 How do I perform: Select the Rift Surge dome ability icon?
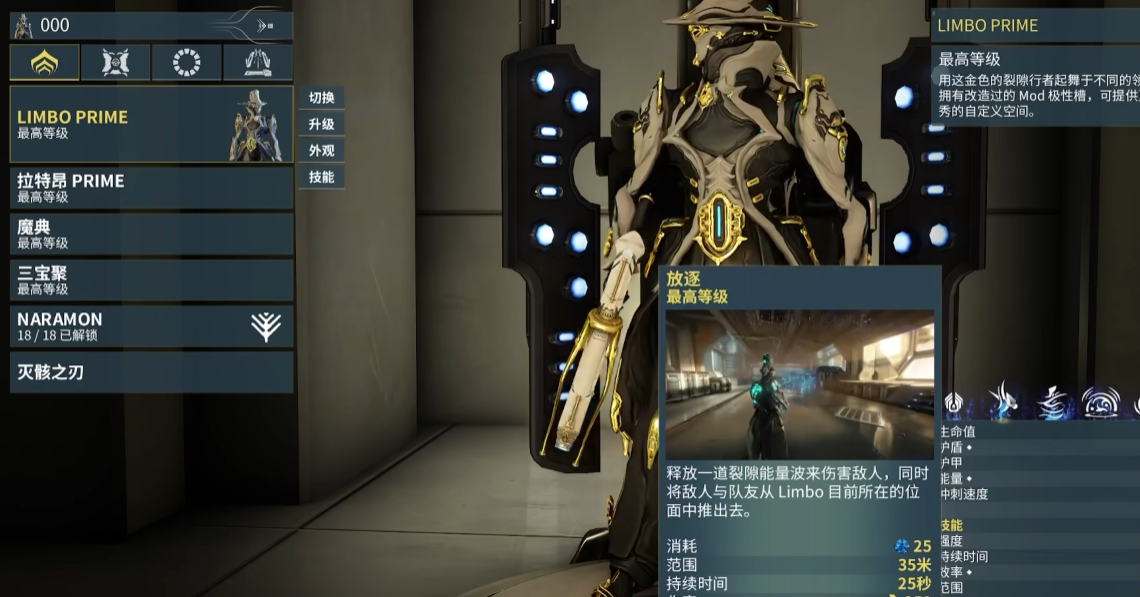(x=1101, y=402)
